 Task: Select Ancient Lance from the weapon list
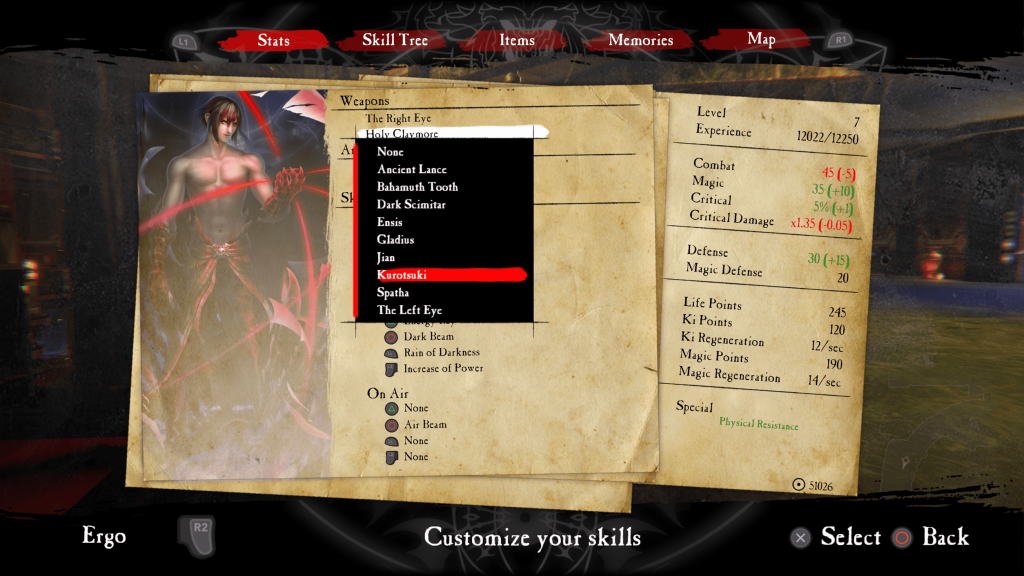(412, 170)
